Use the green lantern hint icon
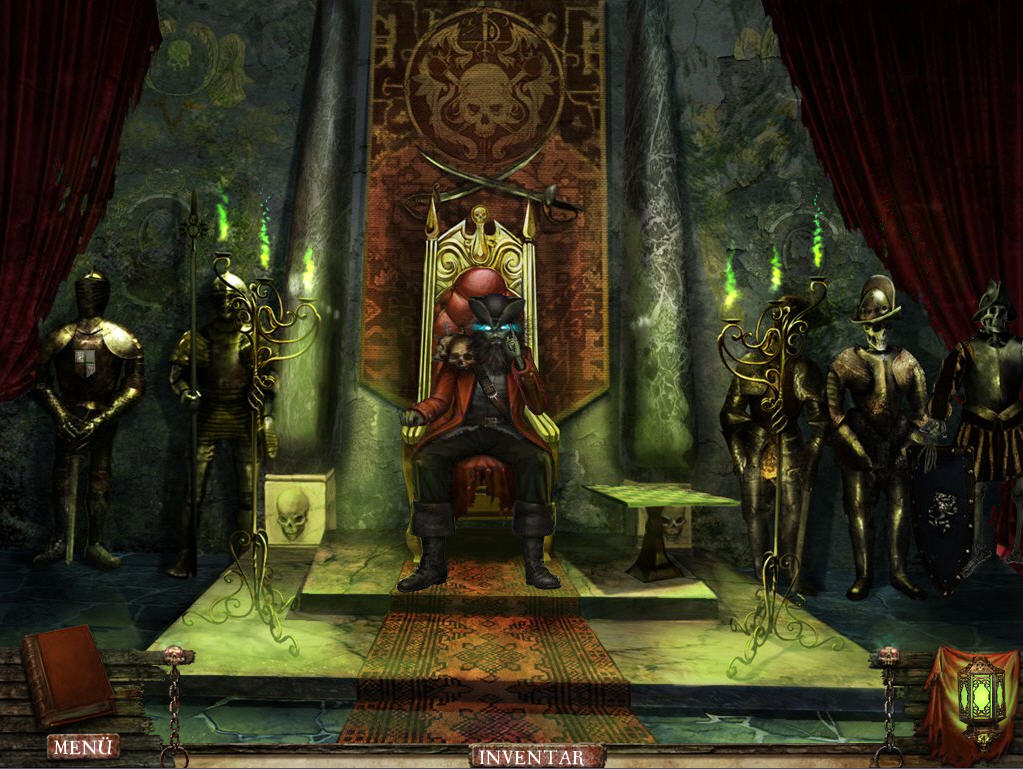This screenshot has height=769, width=1023. (x=977, y=698)
